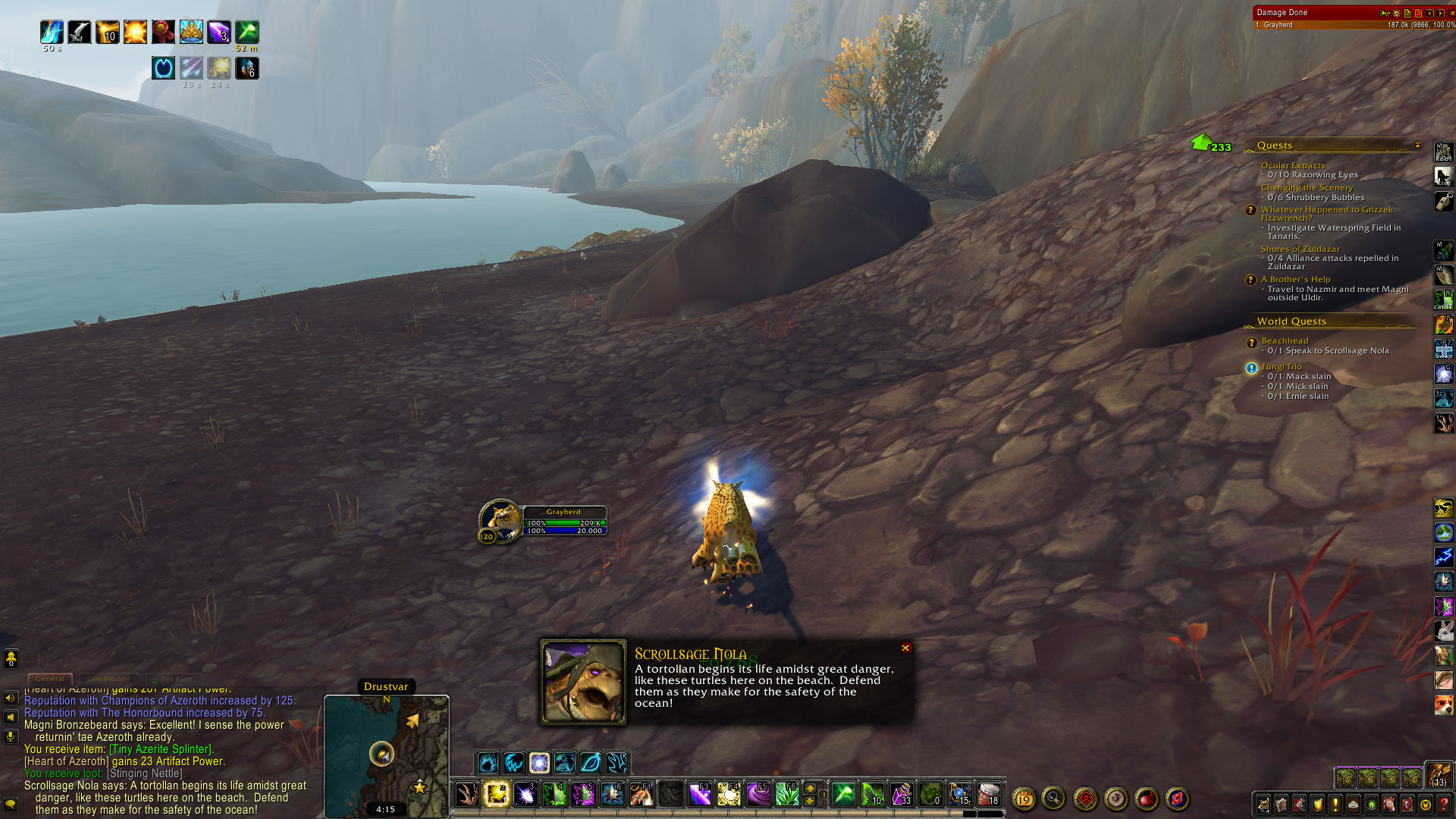The height and width of the screenshot is (819, 1456).
Task: Switch to the Combat Log chat tab
Action: [x=108, y=679]
